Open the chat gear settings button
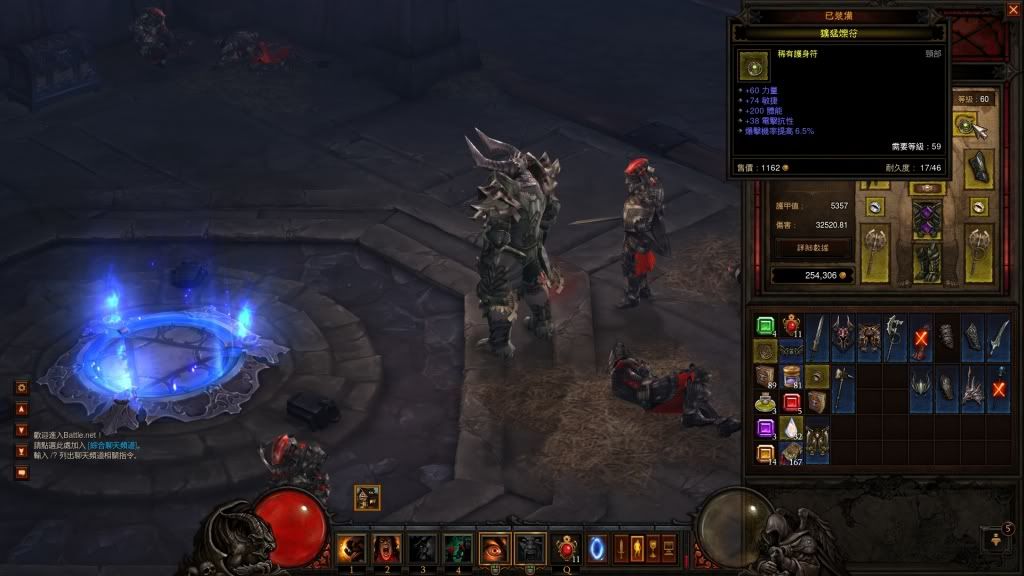The width and height of the screenshot is (1024, 576). 21,387
